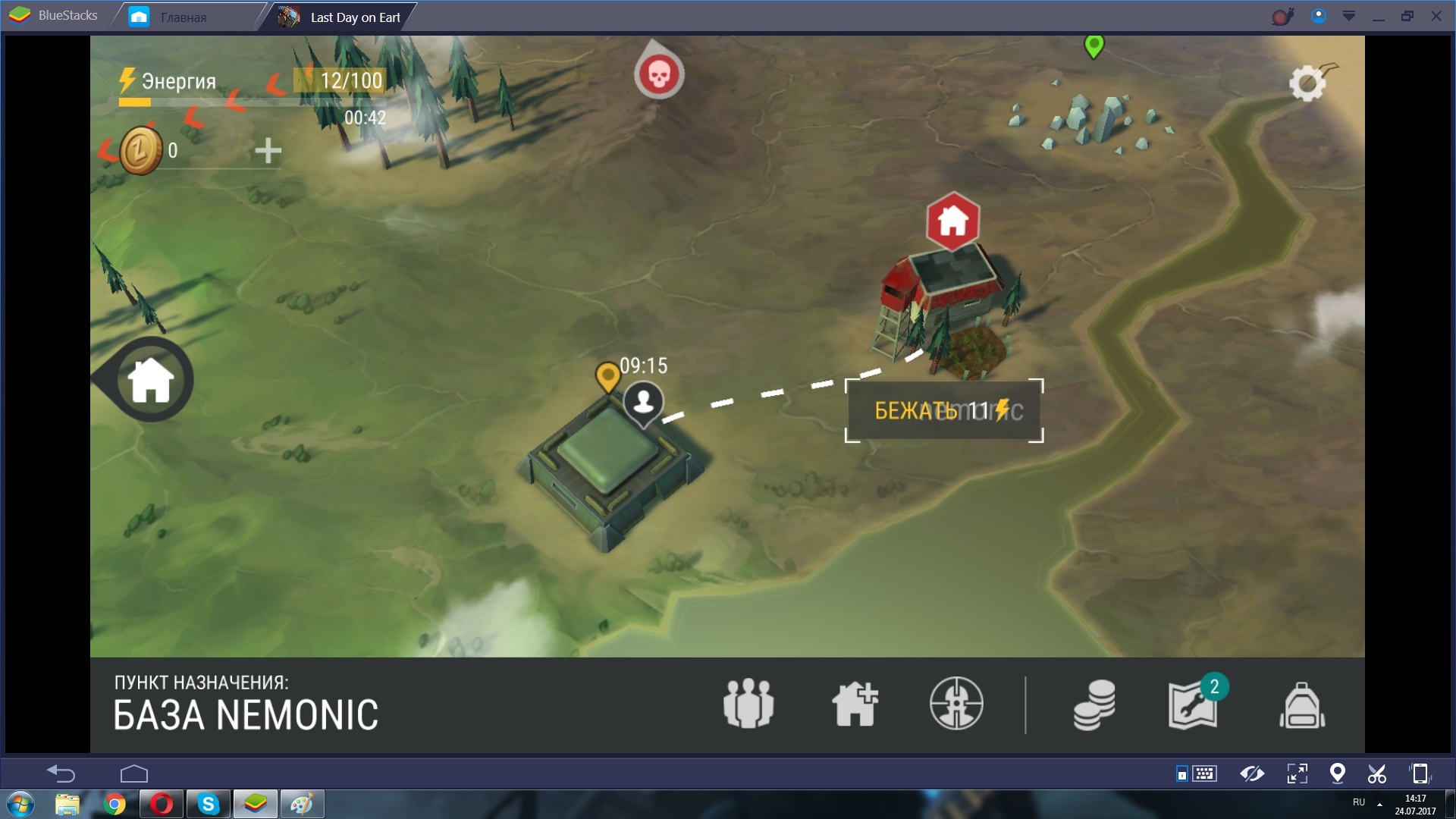Select the red skull map marker

tap(658, 74)
